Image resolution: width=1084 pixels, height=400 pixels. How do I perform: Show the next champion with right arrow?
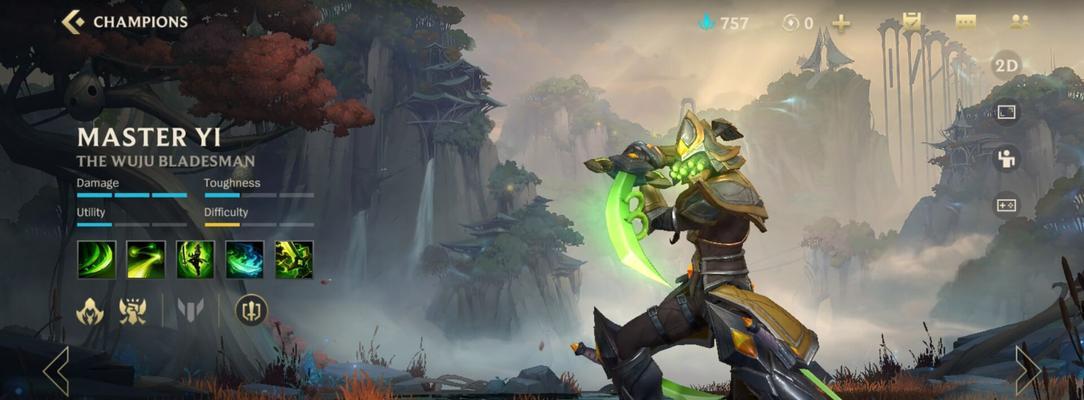(1027, 370)
